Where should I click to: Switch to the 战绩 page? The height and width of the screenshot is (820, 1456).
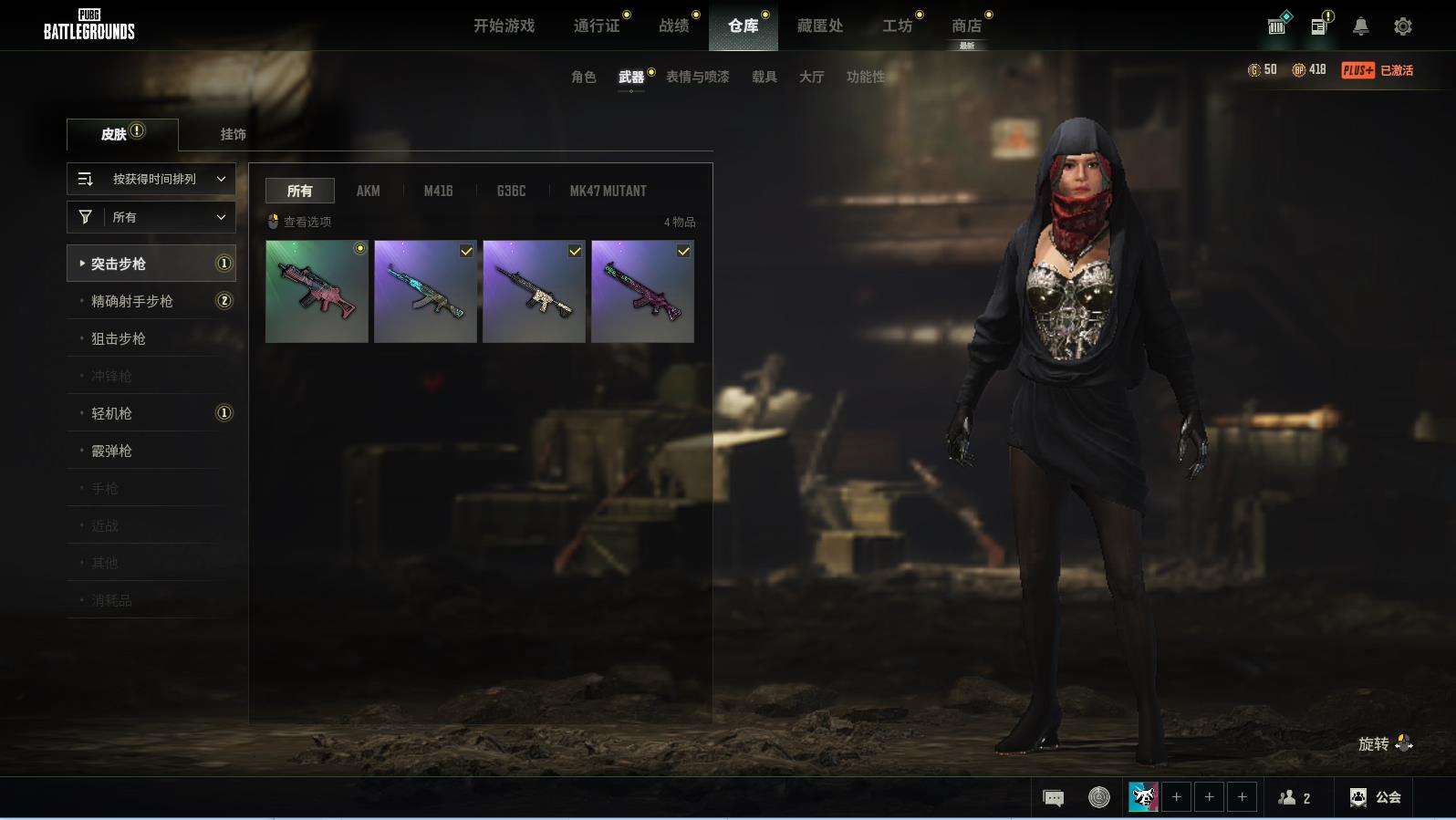point(674,26)
